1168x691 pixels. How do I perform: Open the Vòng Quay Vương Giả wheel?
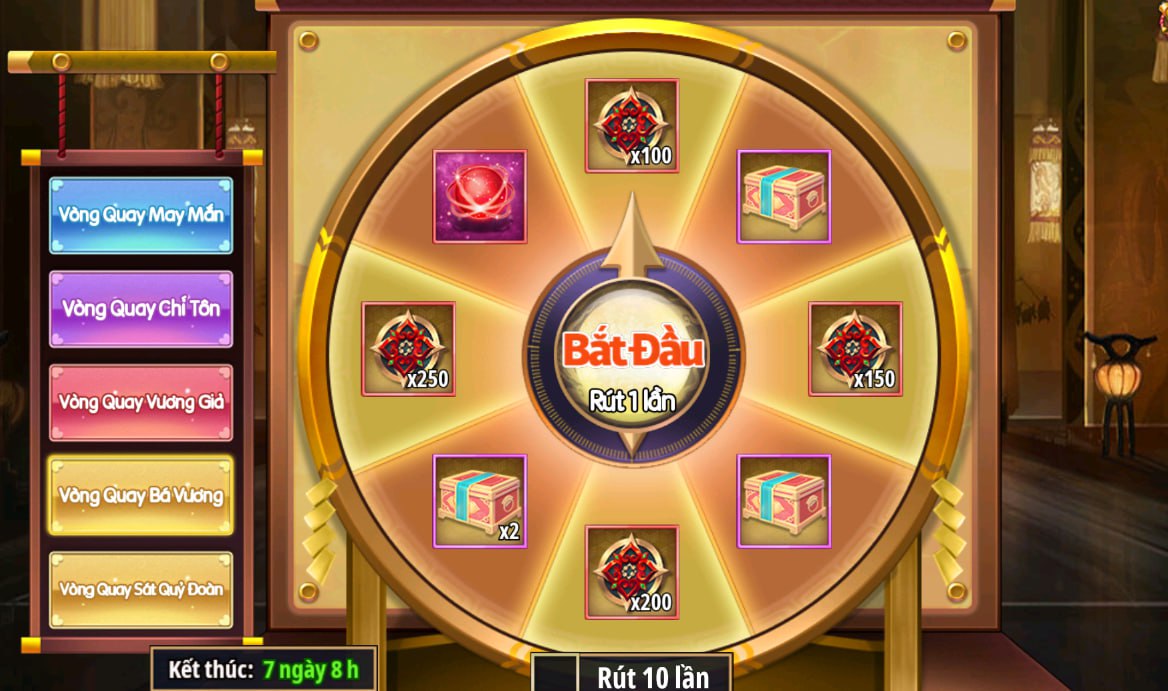(x=141, y=402)
